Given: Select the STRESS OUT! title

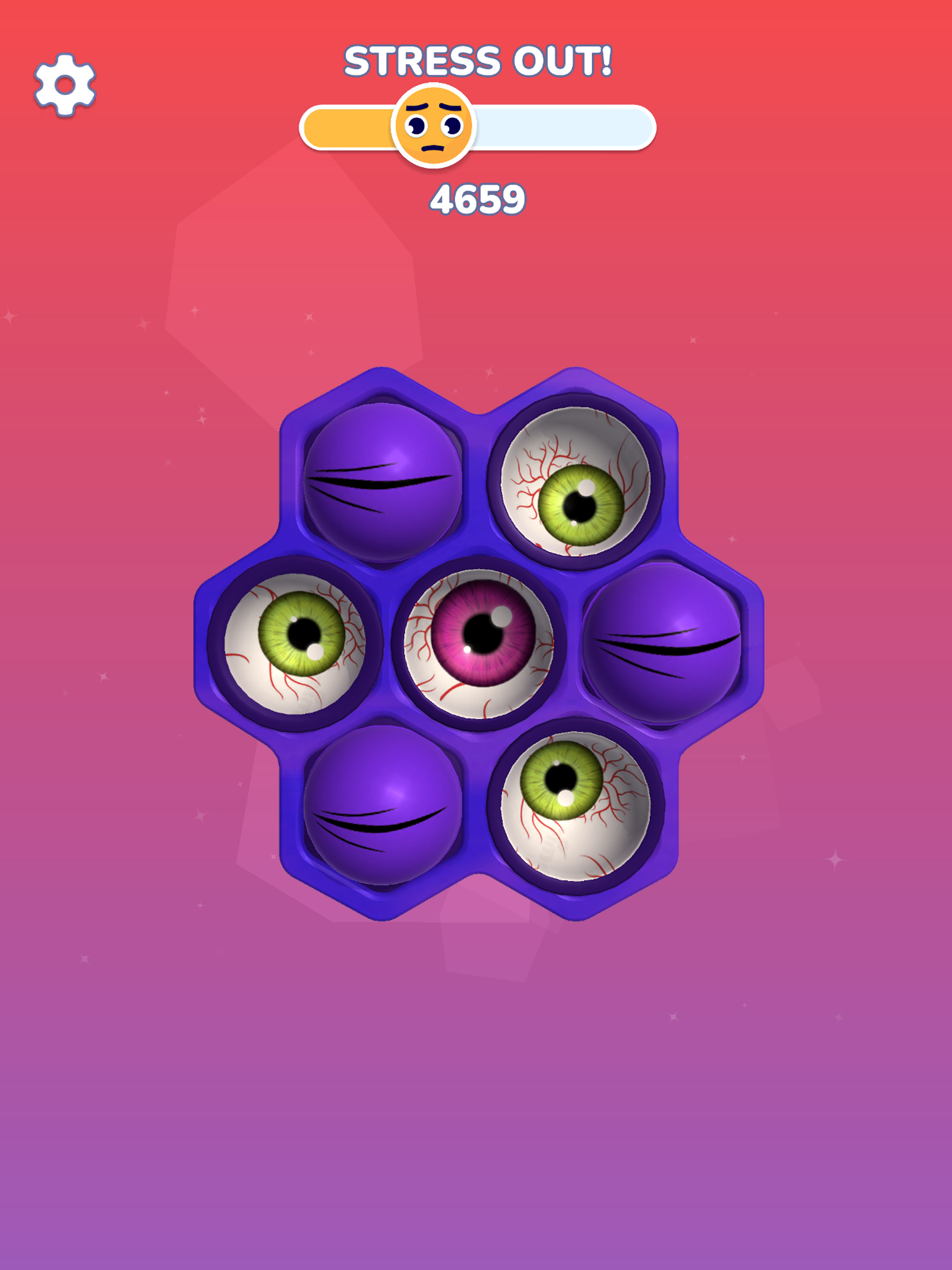Looking at the screenshot, I should (x=478, y=60).
